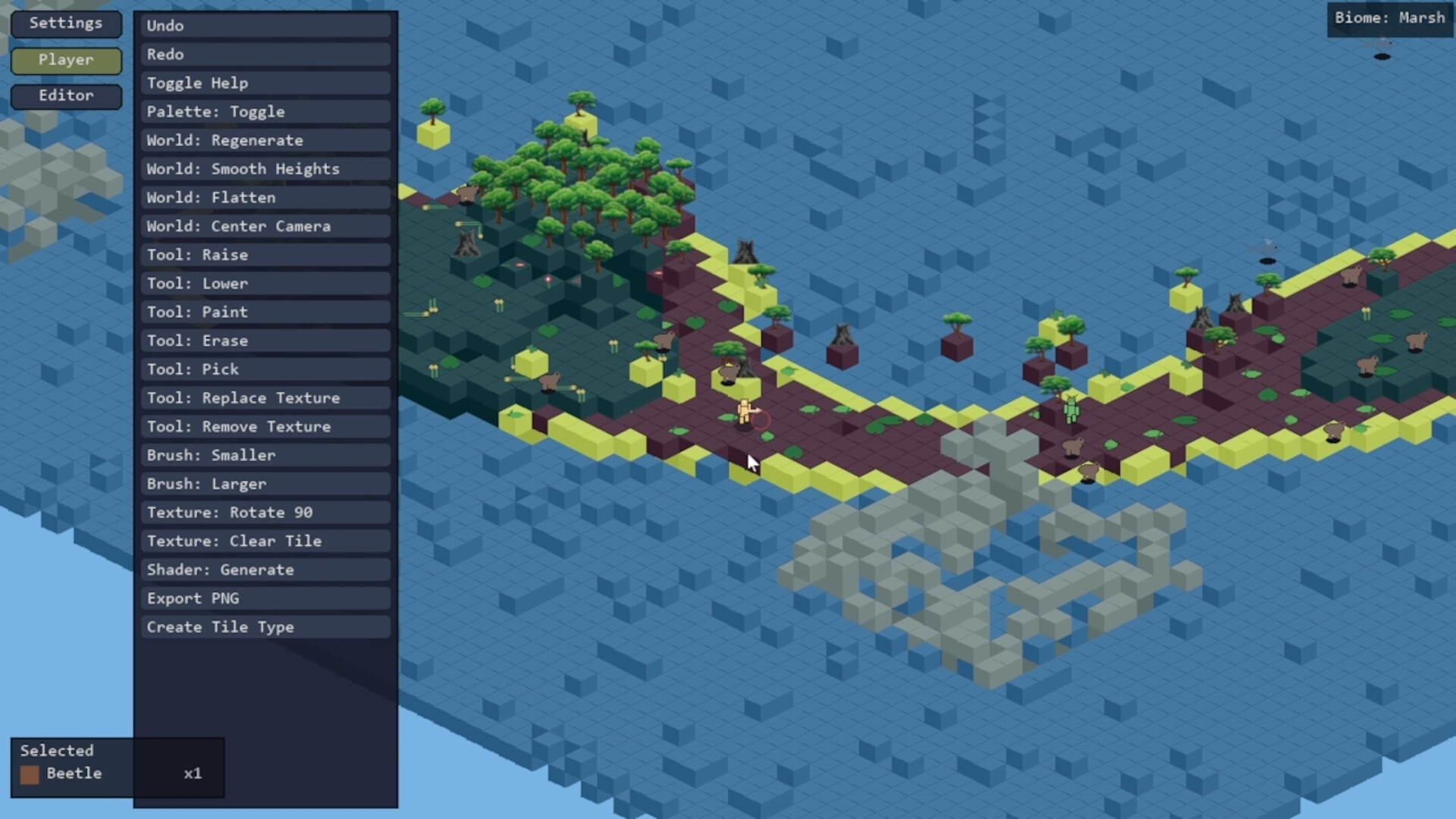
Task: Undo the last action
Action: 265,25
